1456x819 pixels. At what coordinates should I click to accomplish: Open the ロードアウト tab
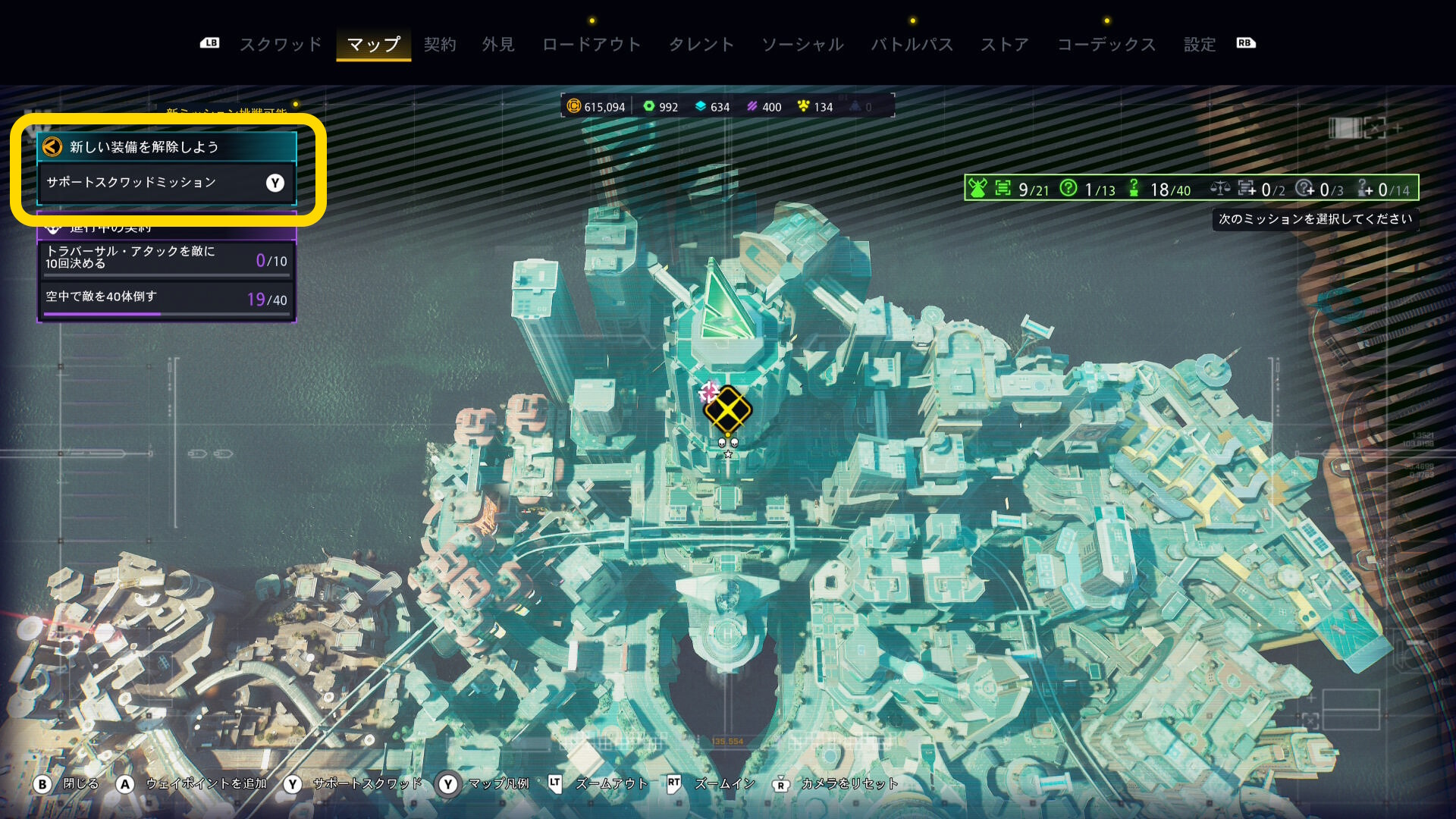[x=591, y=44]
